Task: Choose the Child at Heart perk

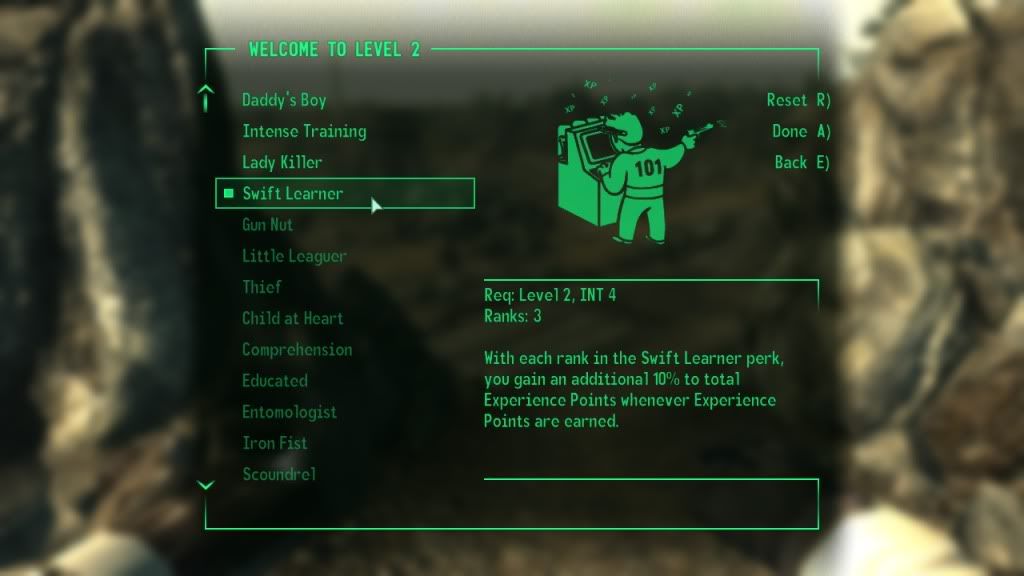Action: pyautogui.click(x=292, y=319)
